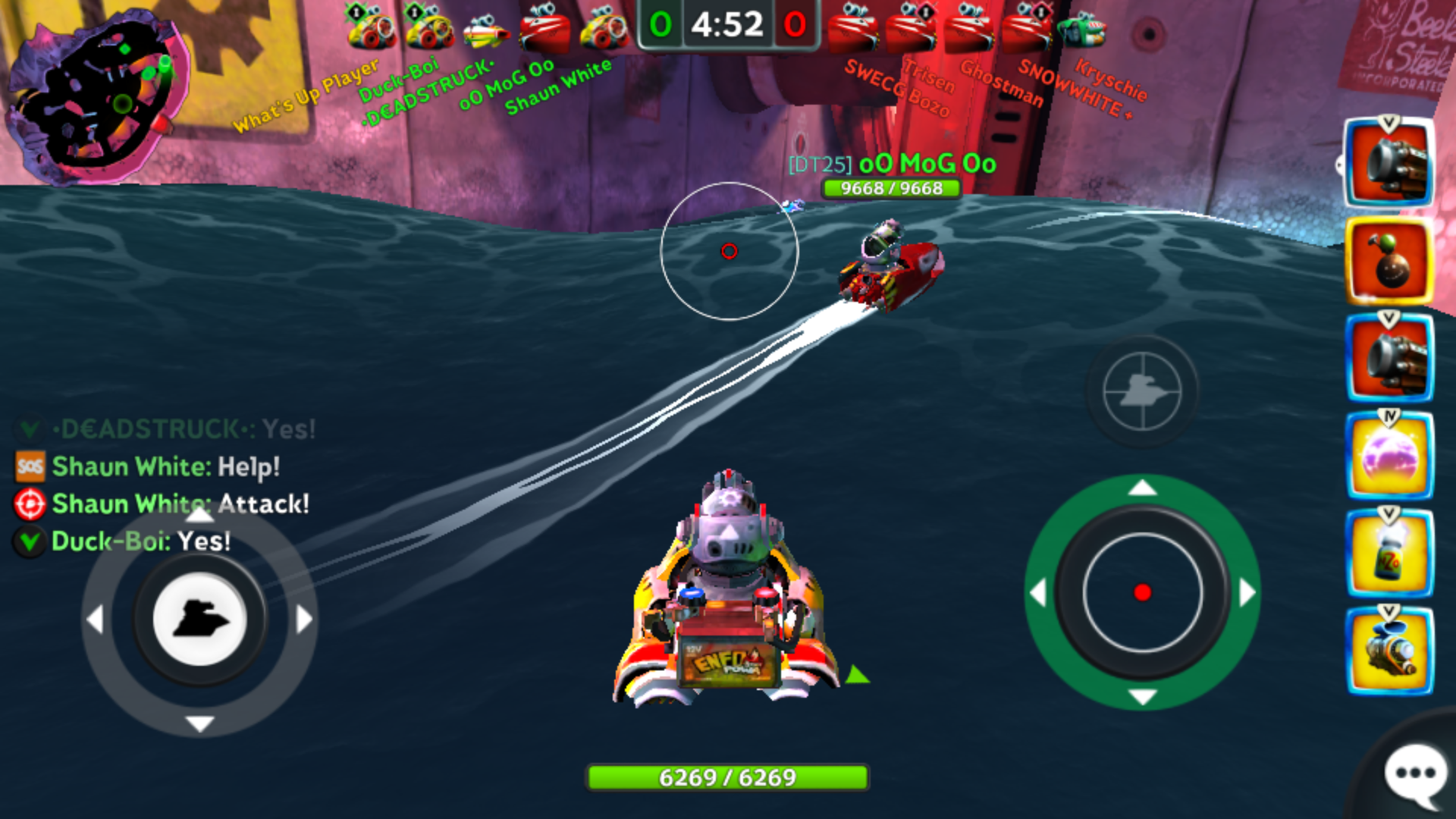Aim left with the green ring's left arrow
Viewport: 1456px width, 819px height.
click(1037, 592)
